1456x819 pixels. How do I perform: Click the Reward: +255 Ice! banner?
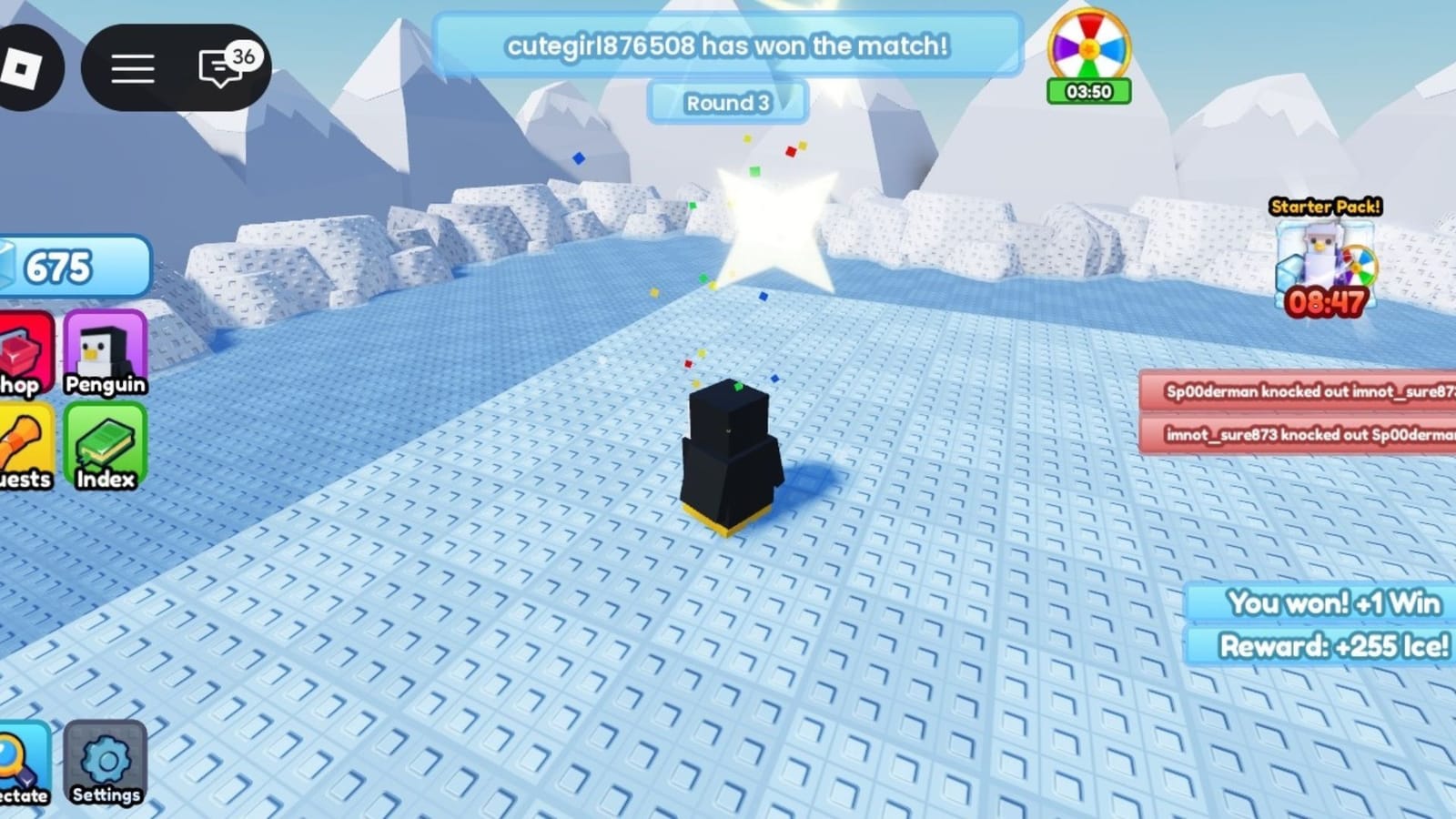[1327, 647]
